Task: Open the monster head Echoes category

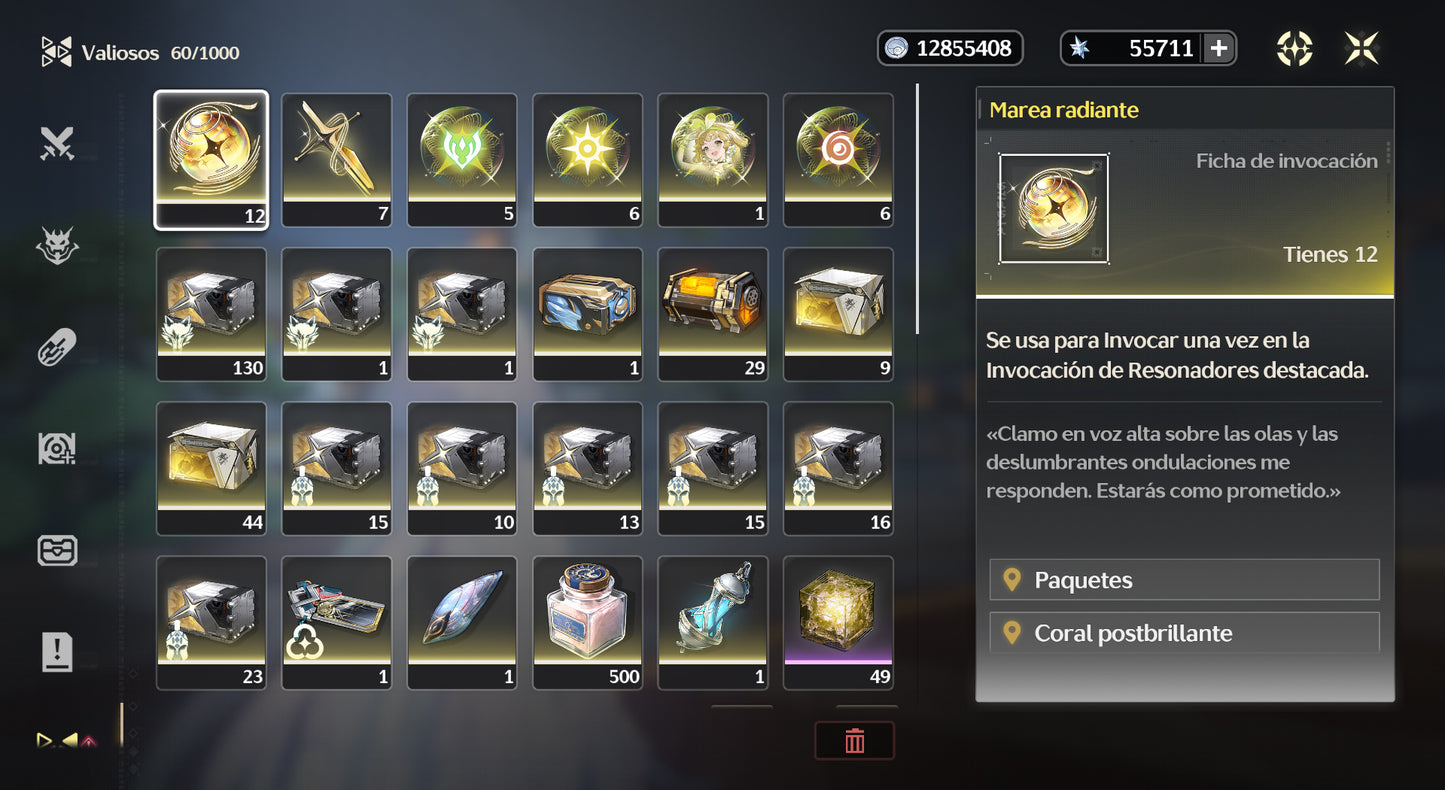Action: click(57, 245)
